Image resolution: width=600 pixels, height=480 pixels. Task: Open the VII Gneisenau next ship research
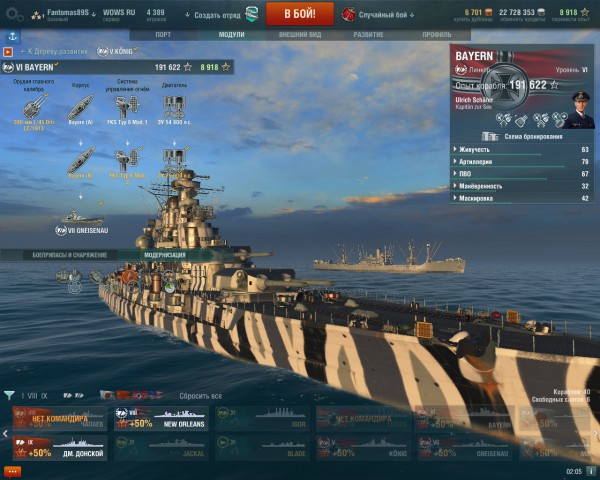(82, 218)
